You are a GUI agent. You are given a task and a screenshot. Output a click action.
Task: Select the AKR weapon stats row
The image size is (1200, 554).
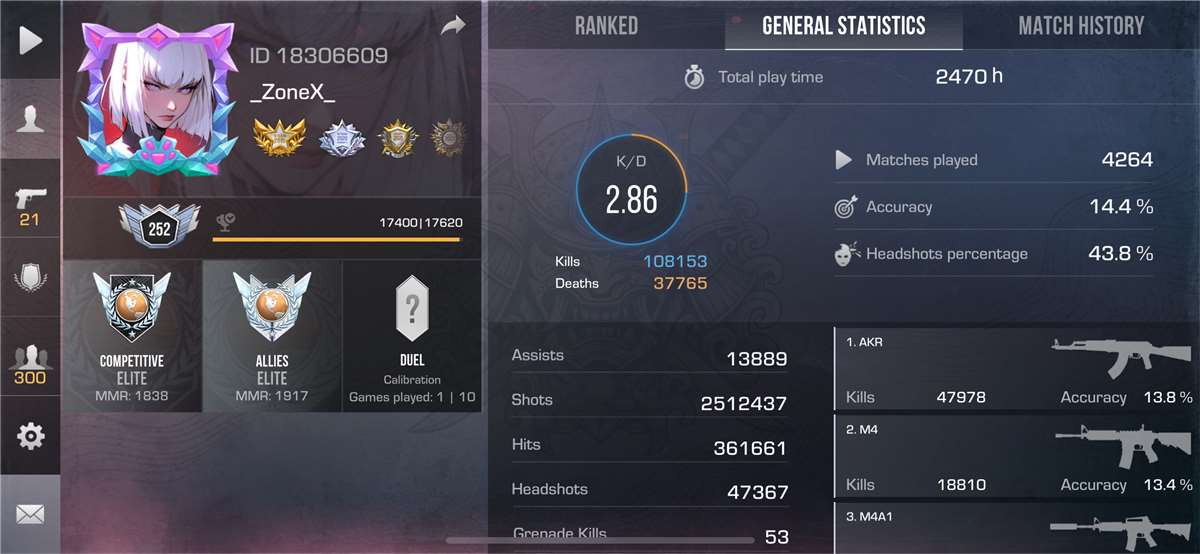(1016, 370)
